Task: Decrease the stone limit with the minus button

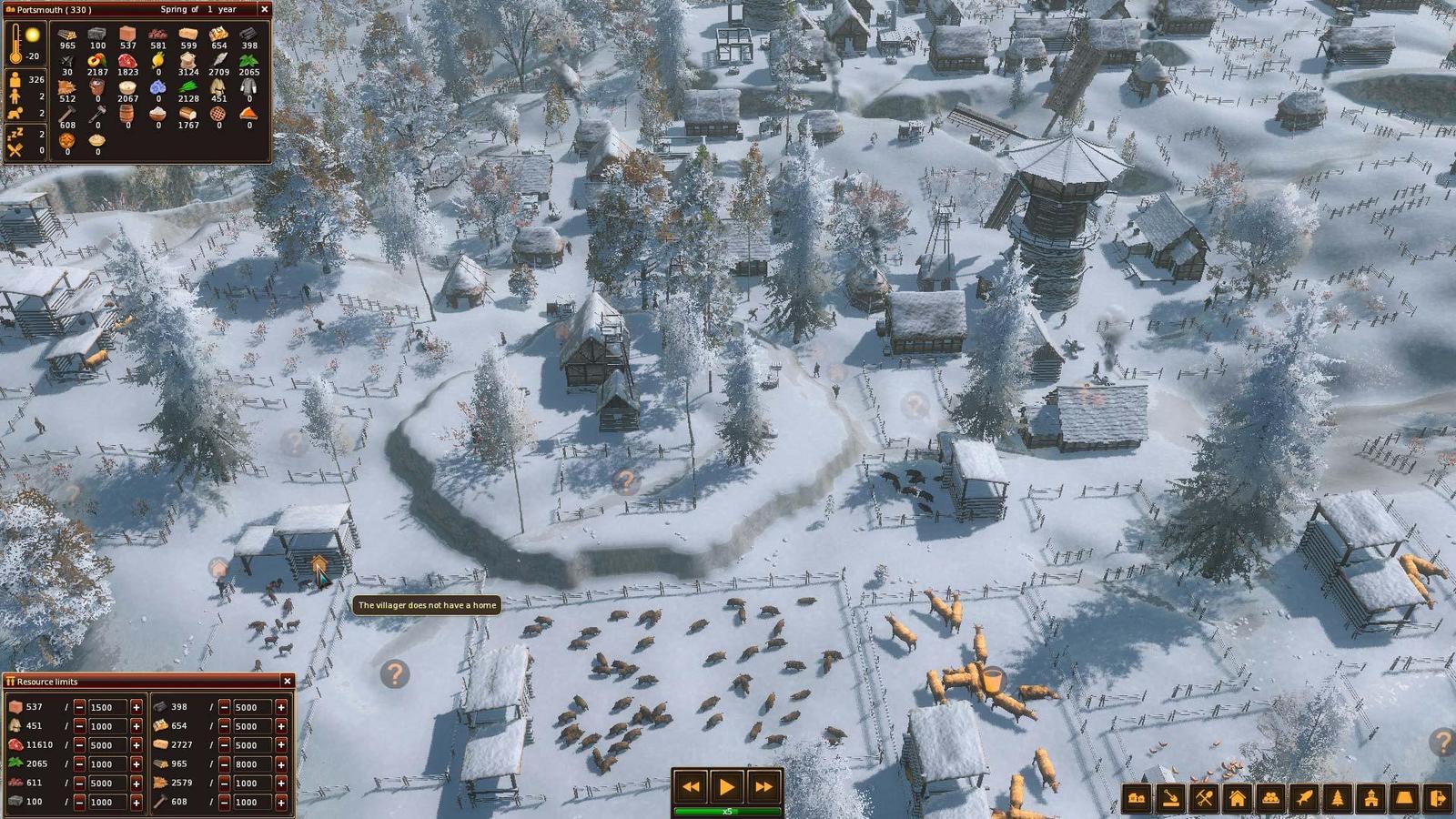Action: point(79,801)
